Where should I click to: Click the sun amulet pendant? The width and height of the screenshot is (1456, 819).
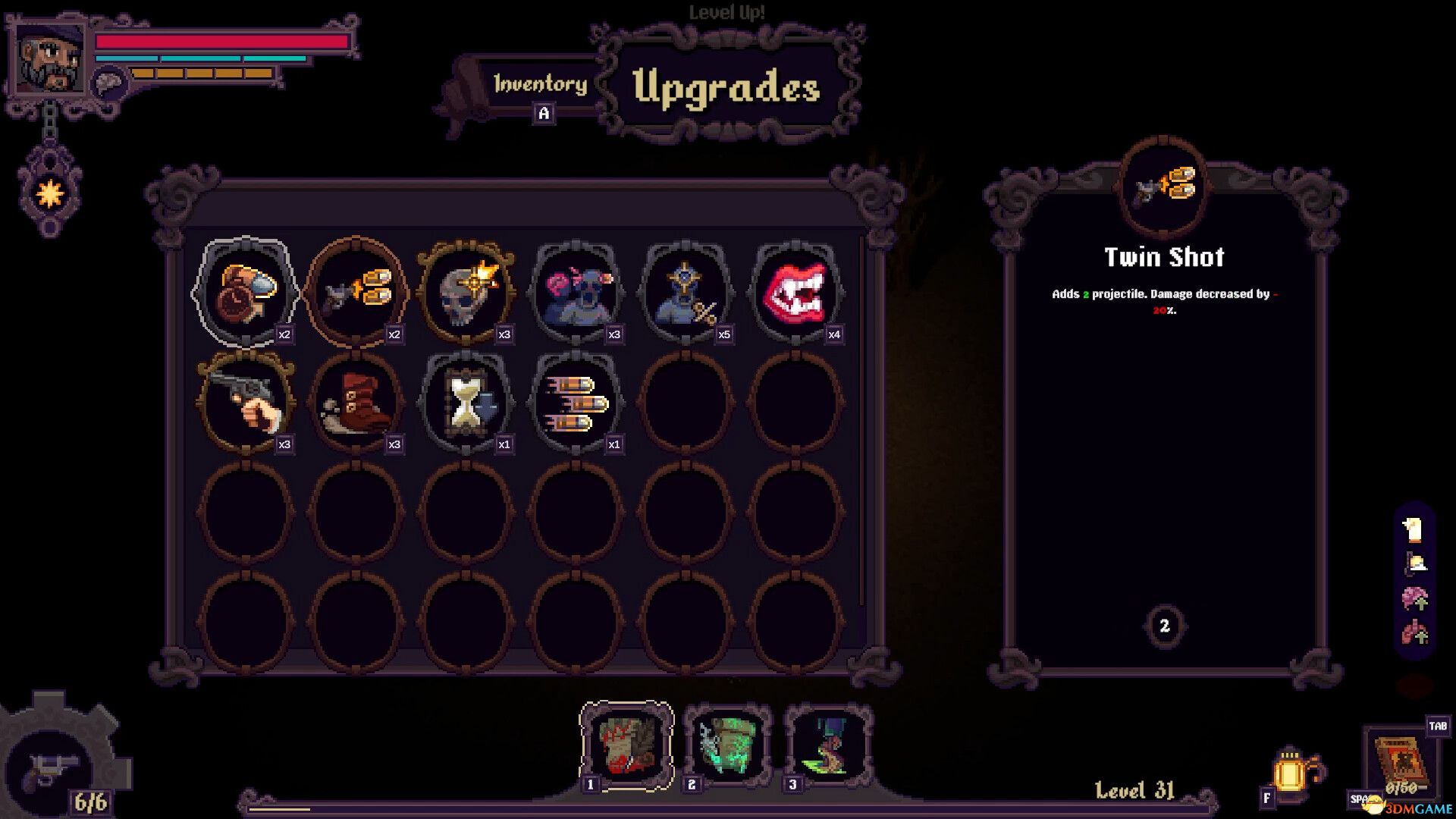[x=50, y=194]
